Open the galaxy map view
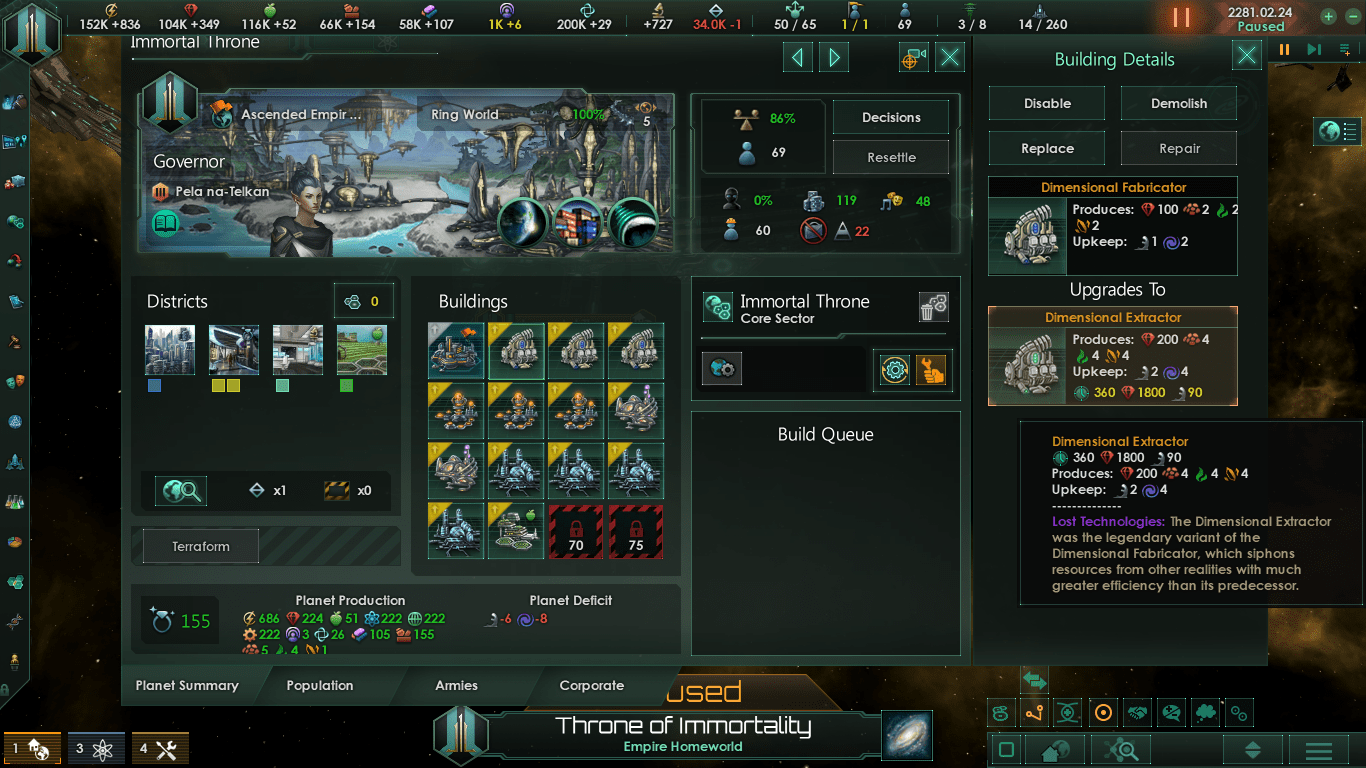Screen dimensions: 1366x768 tap(907, 735)
